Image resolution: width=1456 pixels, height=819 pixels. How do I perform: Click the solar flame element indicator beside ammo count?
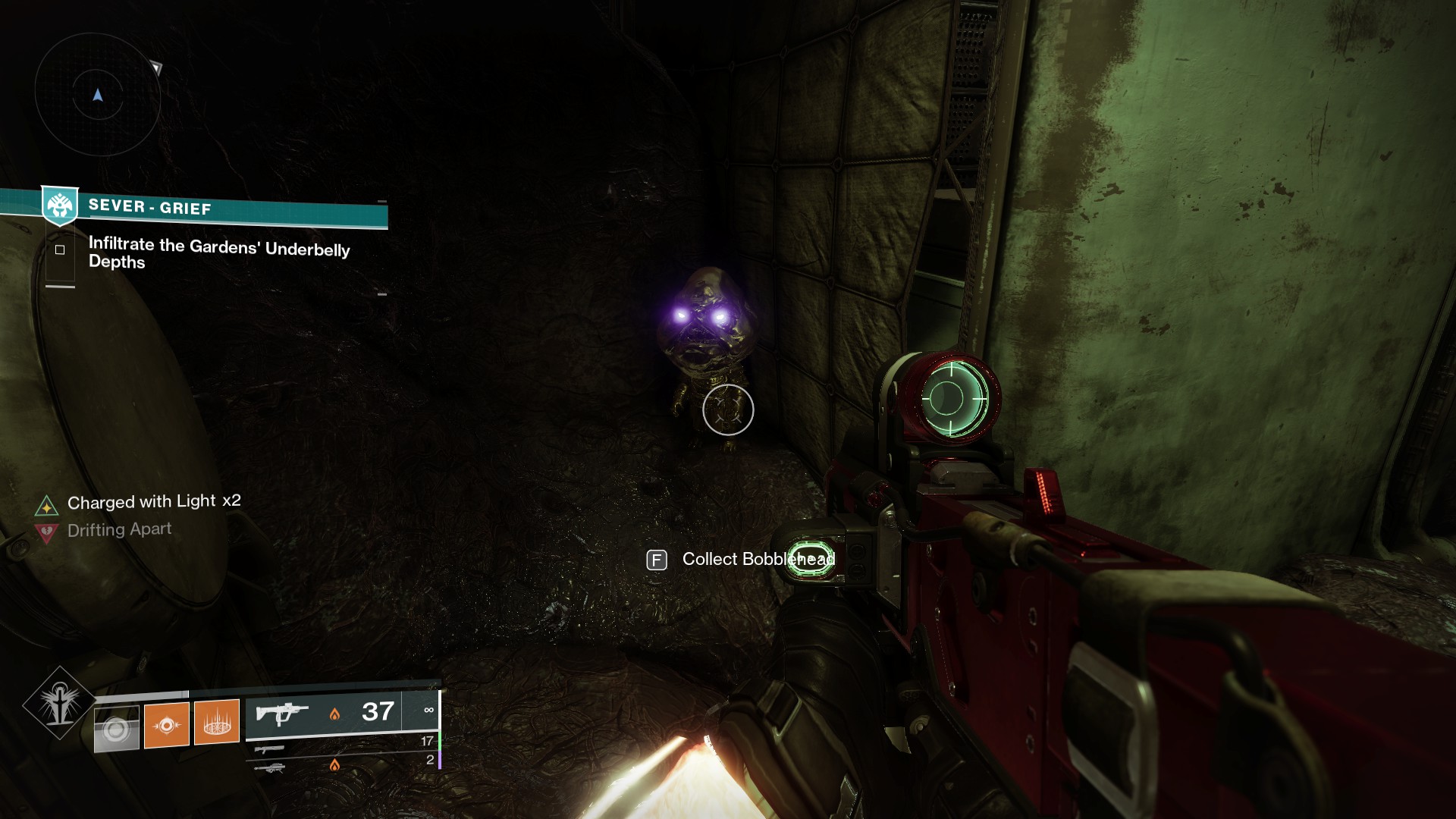[x=335, y=715]
